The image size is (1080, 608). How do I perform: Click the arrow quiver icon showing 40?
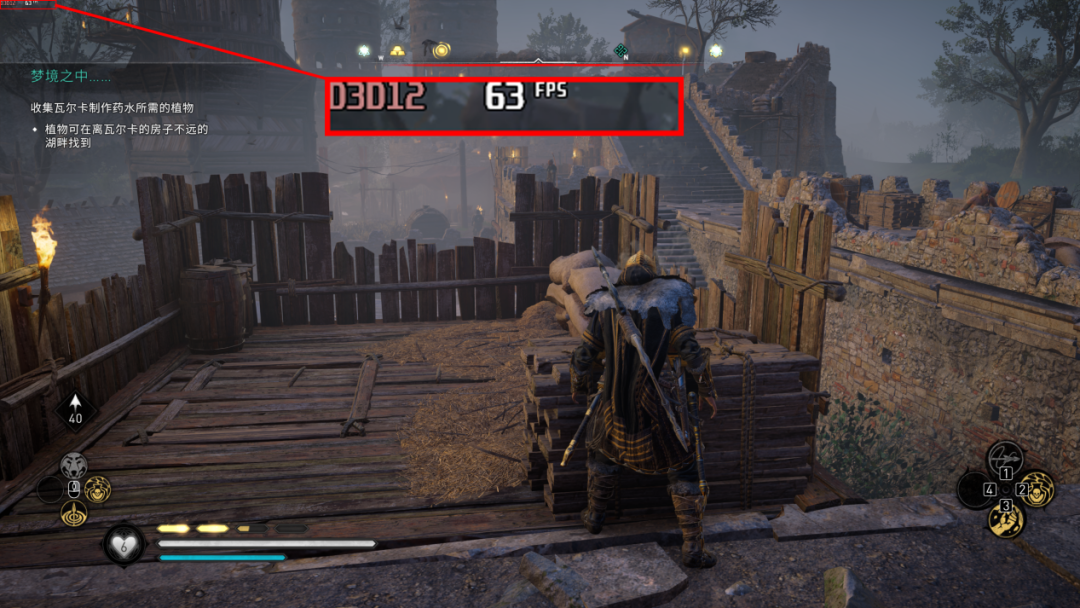pyautogui.click(x=76, y=410)
